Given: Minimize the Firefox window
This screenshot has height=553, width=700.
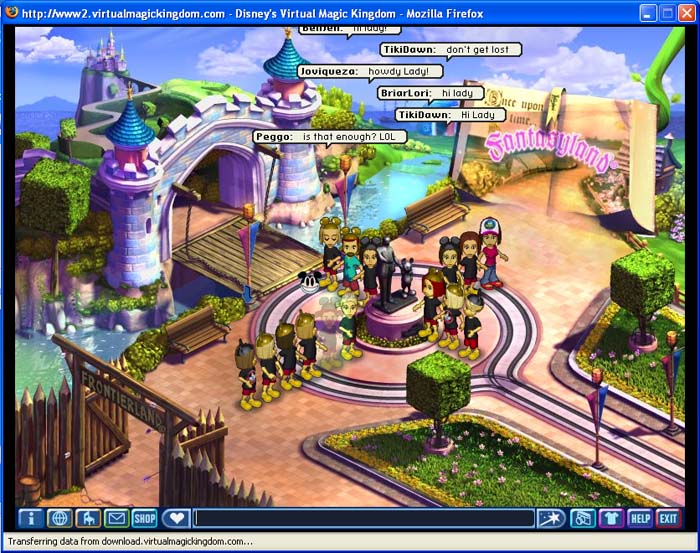Looking at the screenshot, I should (648, 12).
